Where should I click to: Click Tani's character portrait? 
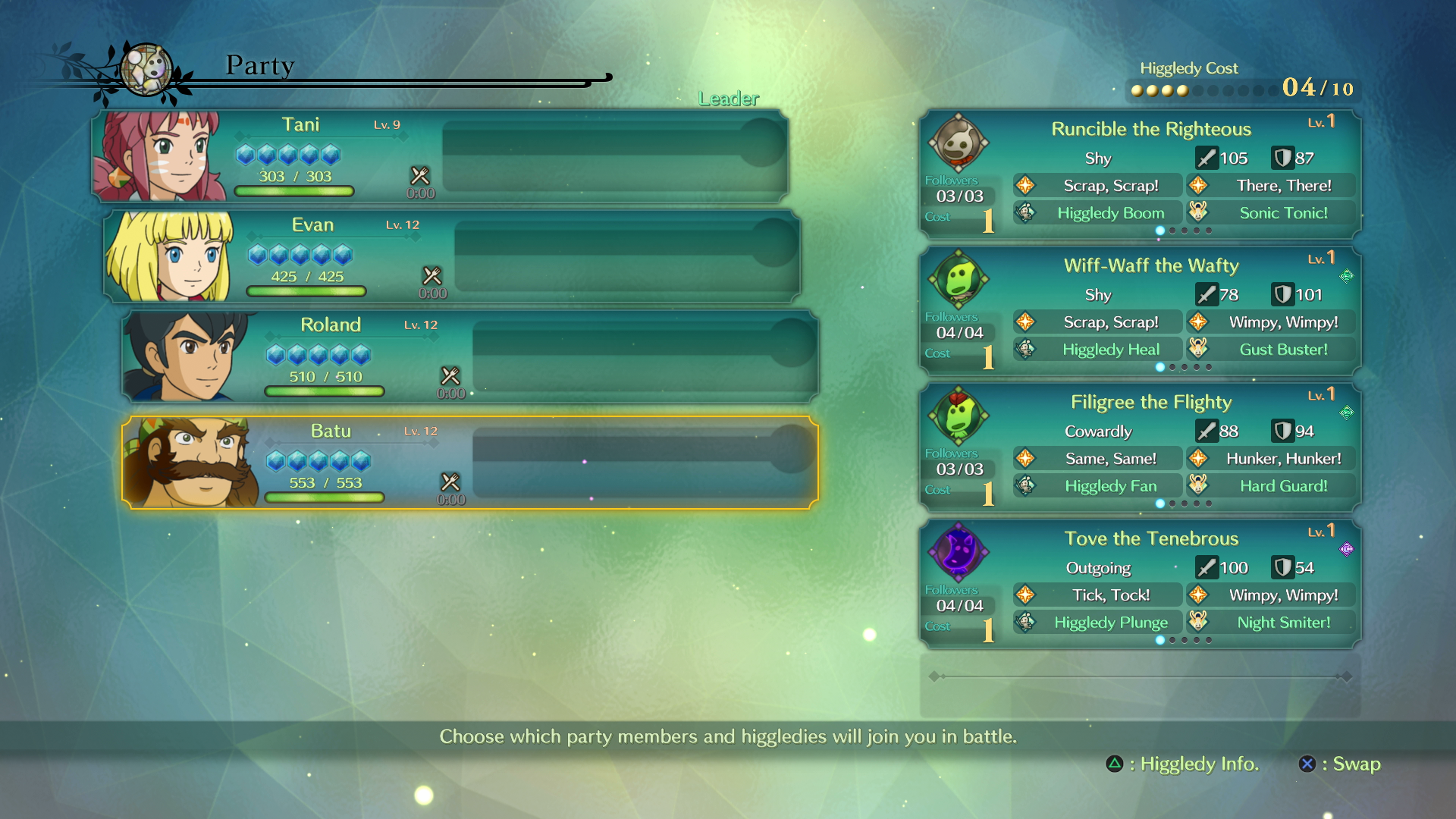coord(158,156)
